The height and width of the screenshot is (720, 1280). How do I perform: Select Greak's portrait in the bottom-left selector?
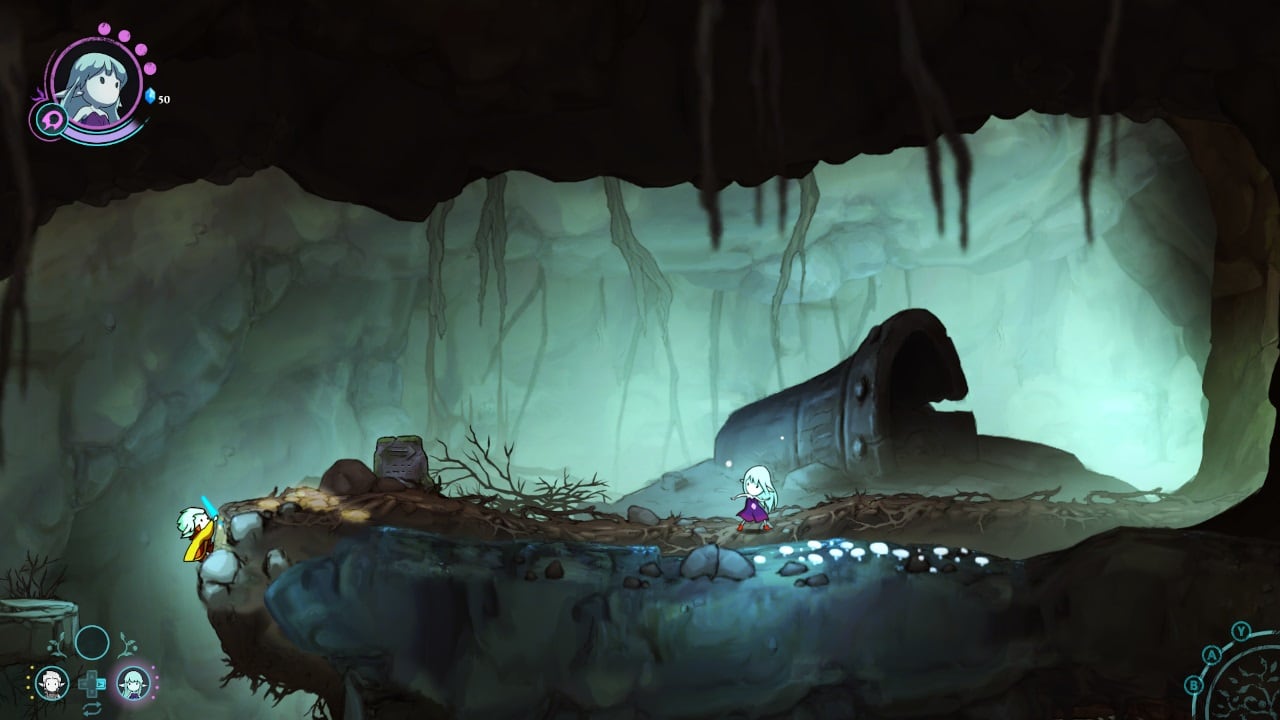[x=53, y=683]
